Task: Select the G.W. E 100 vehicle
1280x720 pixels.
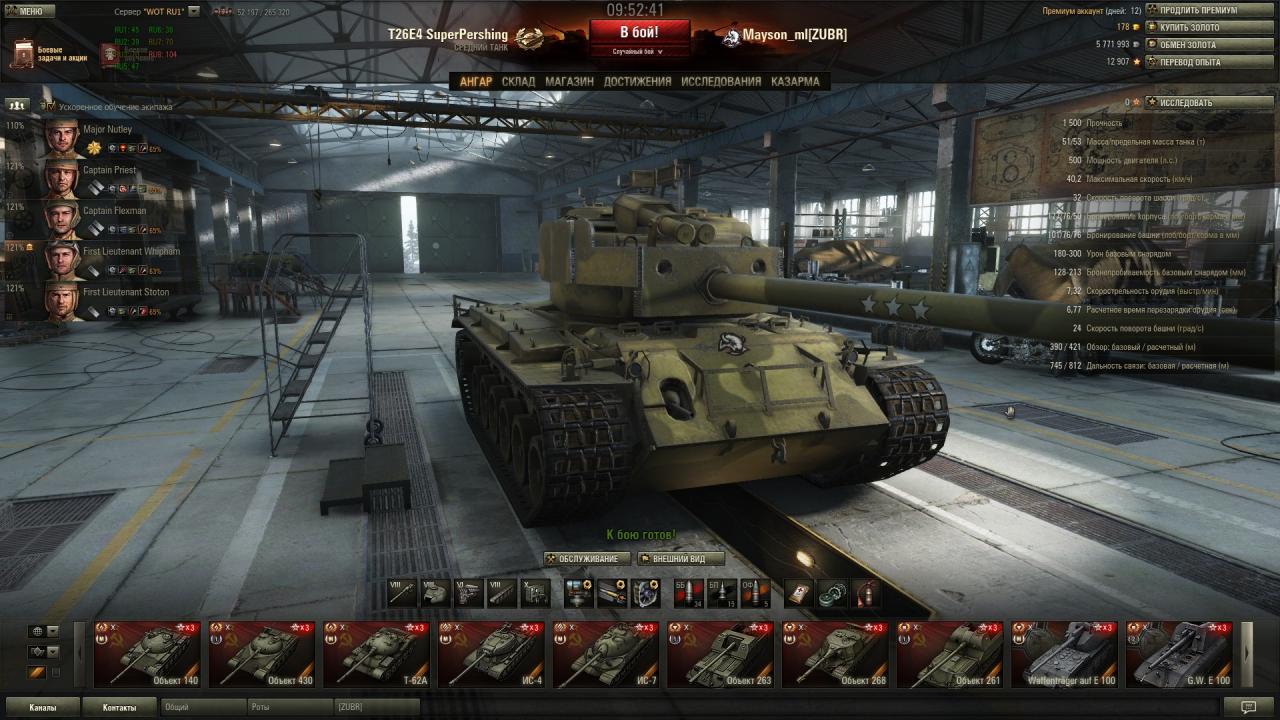Action: pos(1178,655)
